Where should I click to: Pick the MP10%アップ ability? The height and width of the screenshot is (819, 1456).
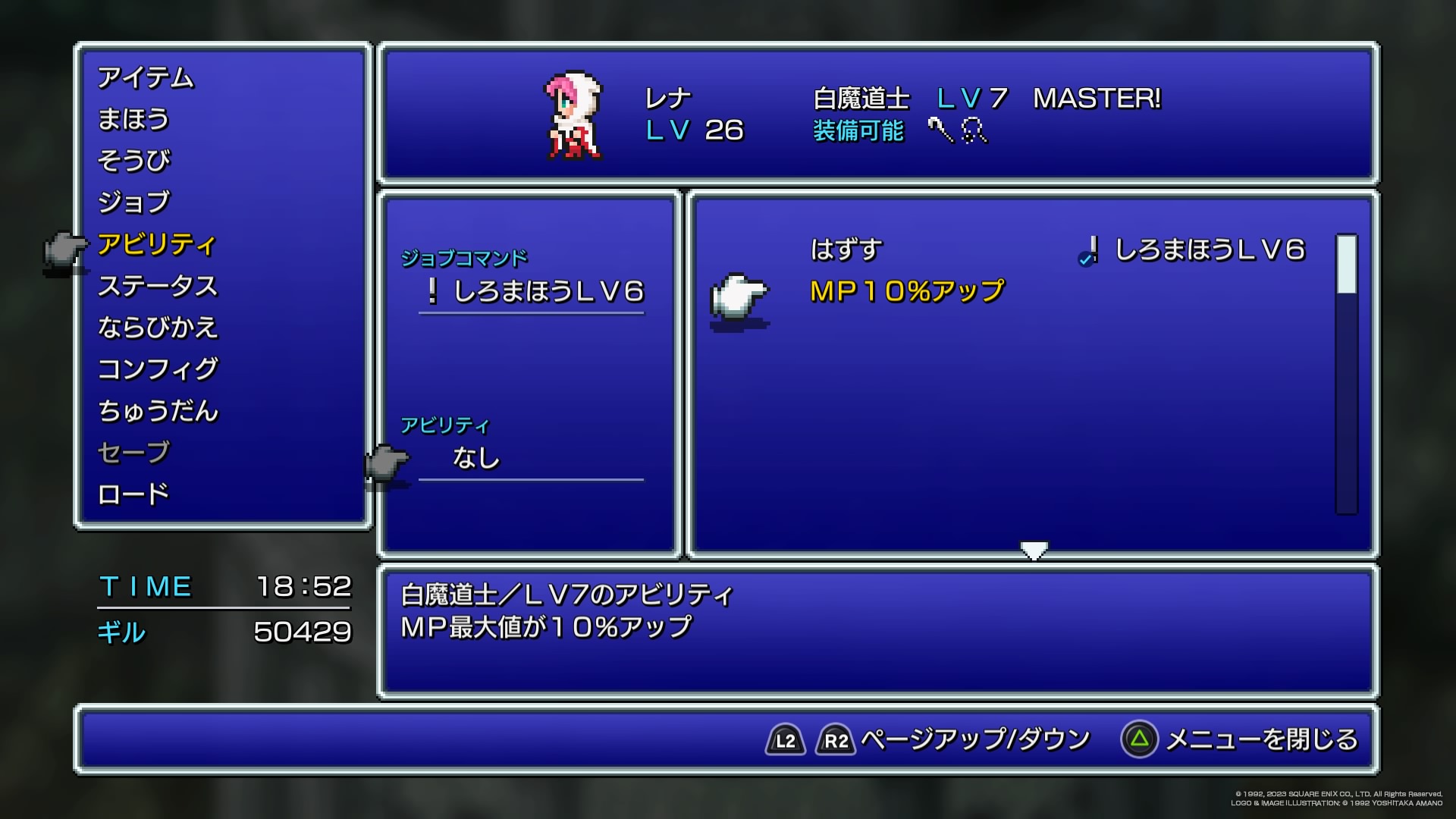(x=907, y=291)
